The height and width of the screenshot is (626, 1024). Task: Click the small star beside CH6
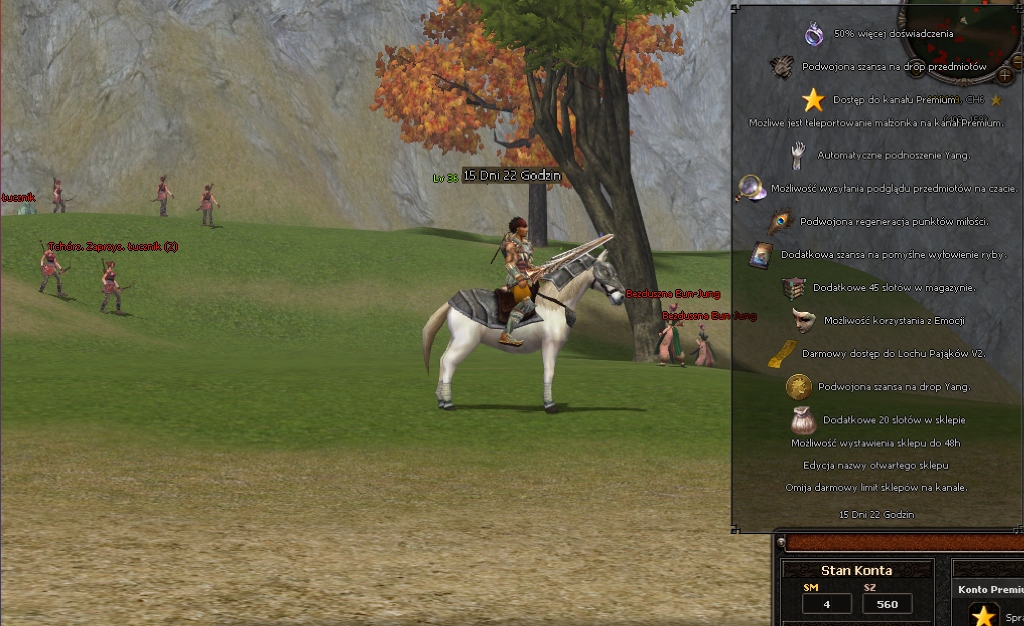pos(996,100)
